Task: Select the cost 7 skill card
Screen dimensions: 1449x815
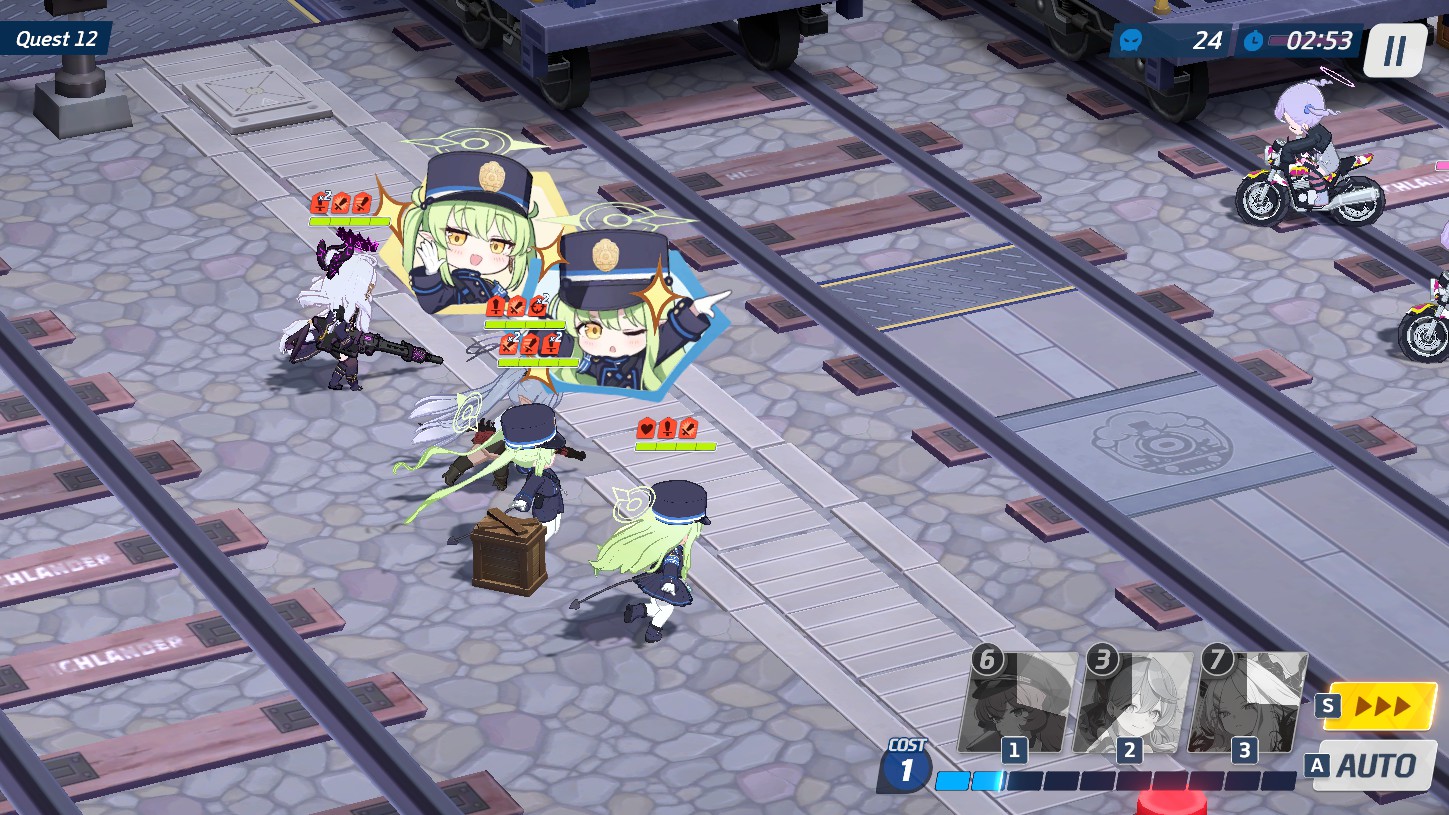Action: [1247, 702]
